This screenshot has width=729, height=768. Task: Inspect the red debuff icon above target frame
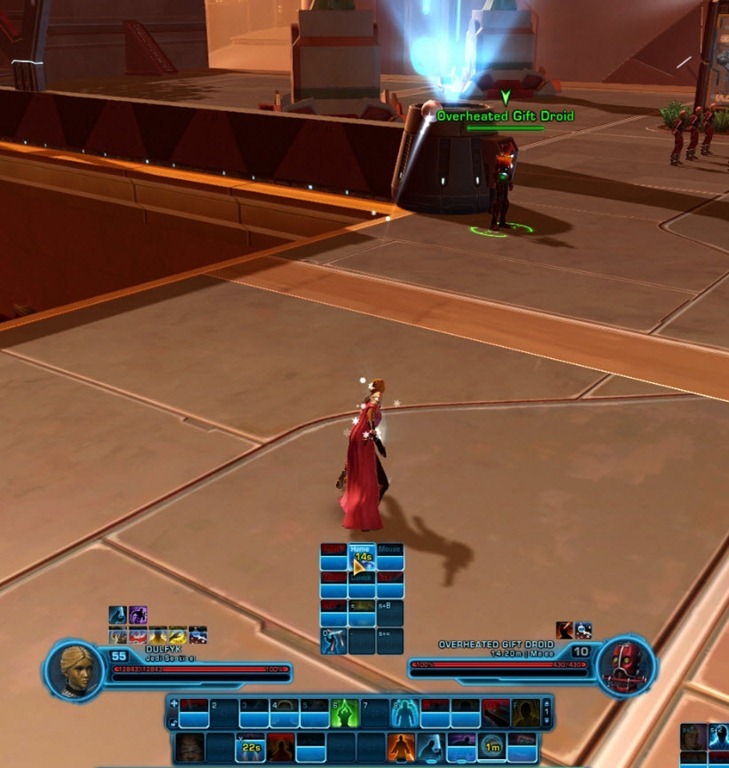[x=565, y=630]
